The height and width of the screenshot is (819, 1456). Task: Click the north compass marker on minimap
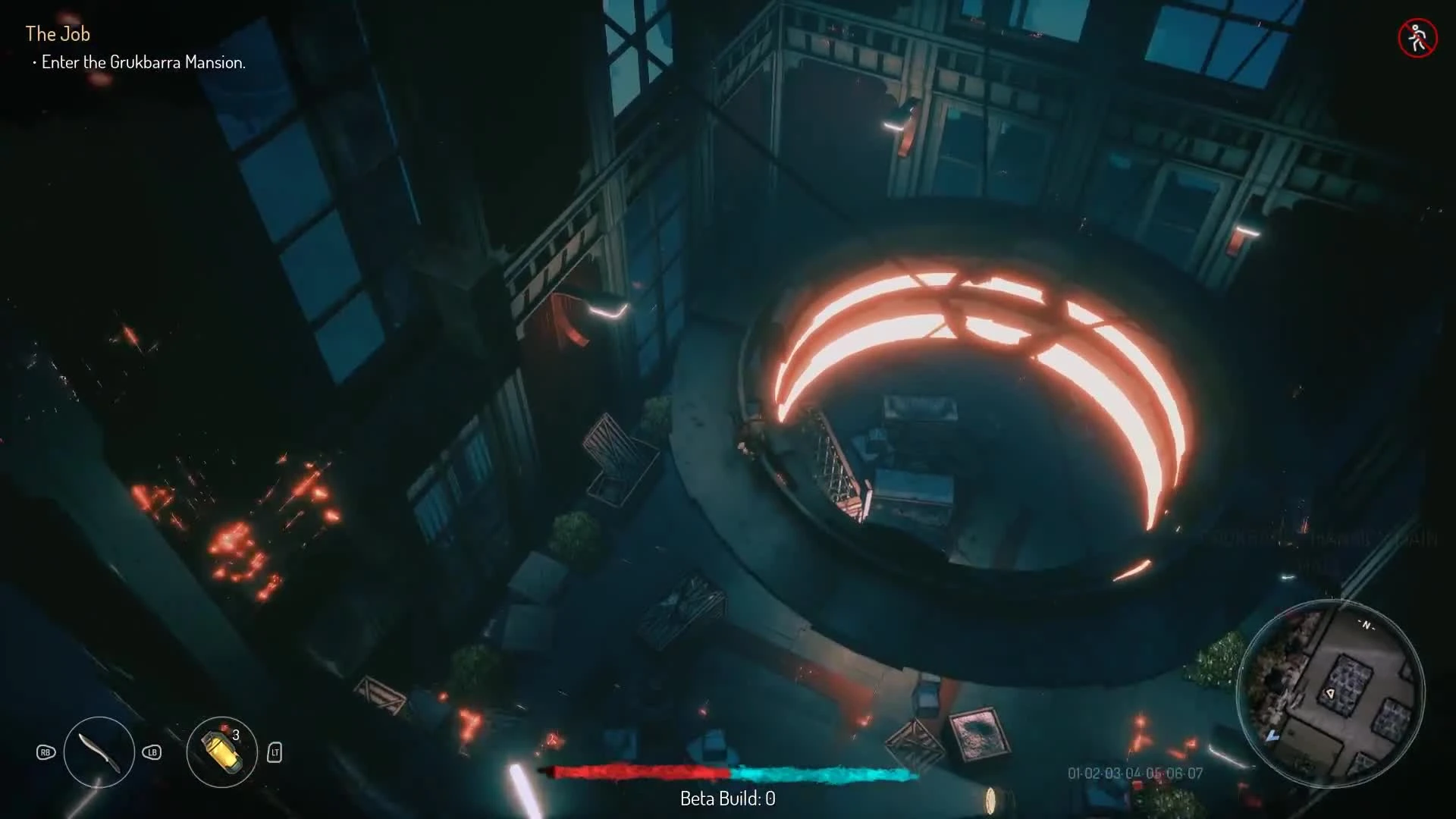point(1366,626)
